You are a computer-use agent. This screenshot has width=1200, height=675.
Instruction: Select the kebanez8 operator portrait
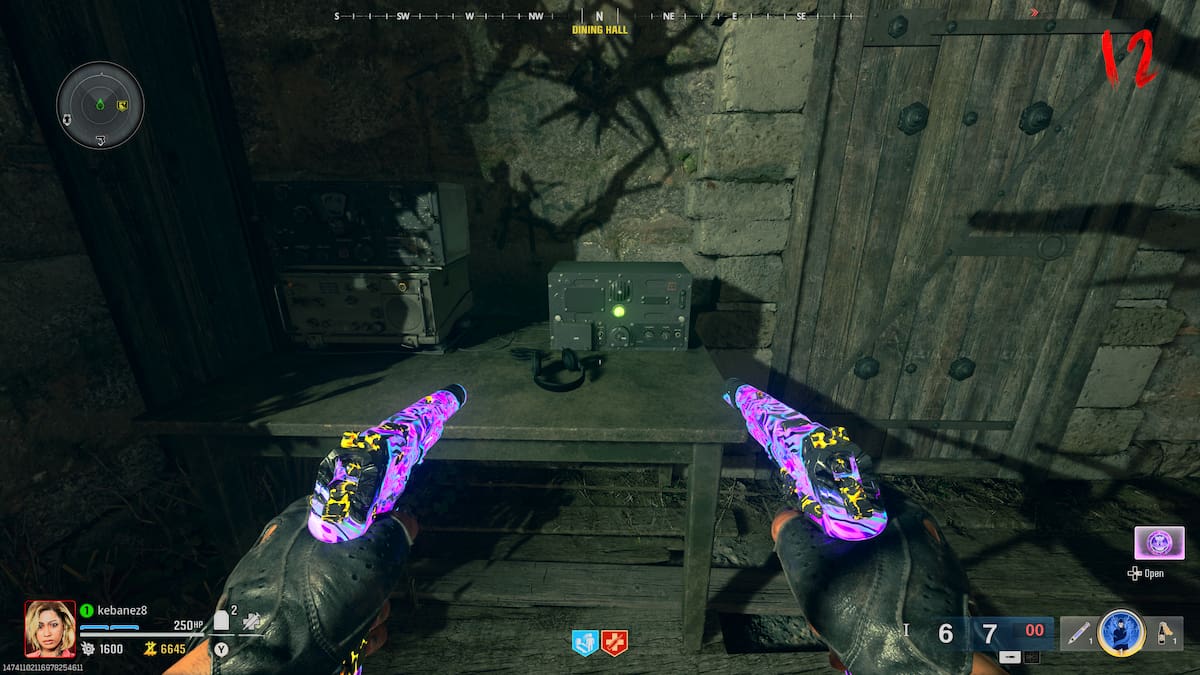click(50, 628)
